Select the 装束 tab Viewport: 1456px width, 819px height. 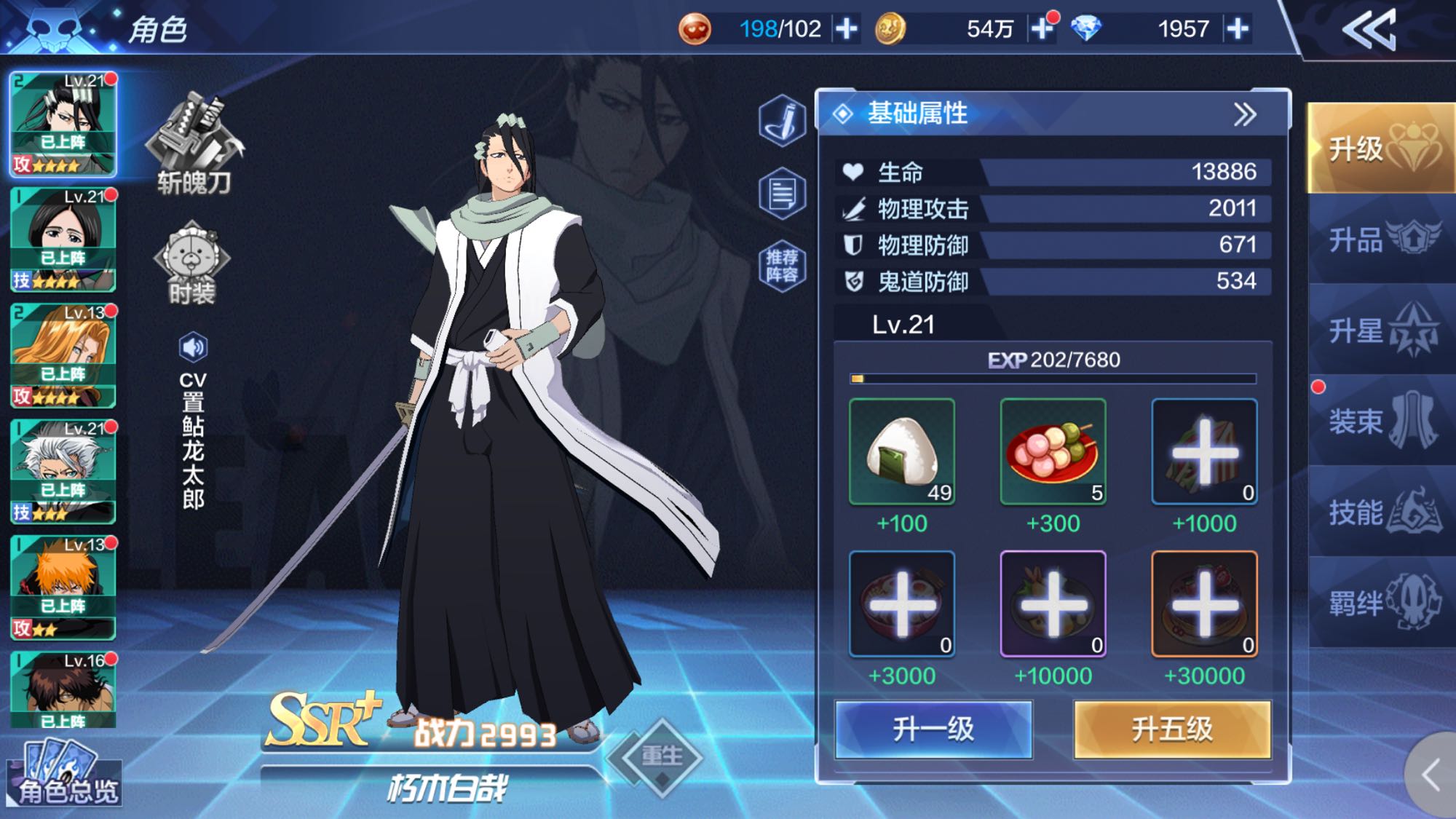pyautogui.click(x=1380, y=421)
